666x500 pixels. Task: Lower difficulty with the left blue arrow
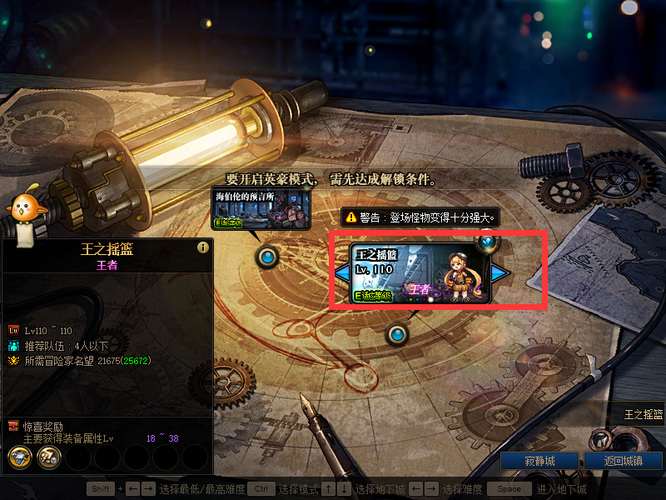pyautogui.click(x=341, y=272)
